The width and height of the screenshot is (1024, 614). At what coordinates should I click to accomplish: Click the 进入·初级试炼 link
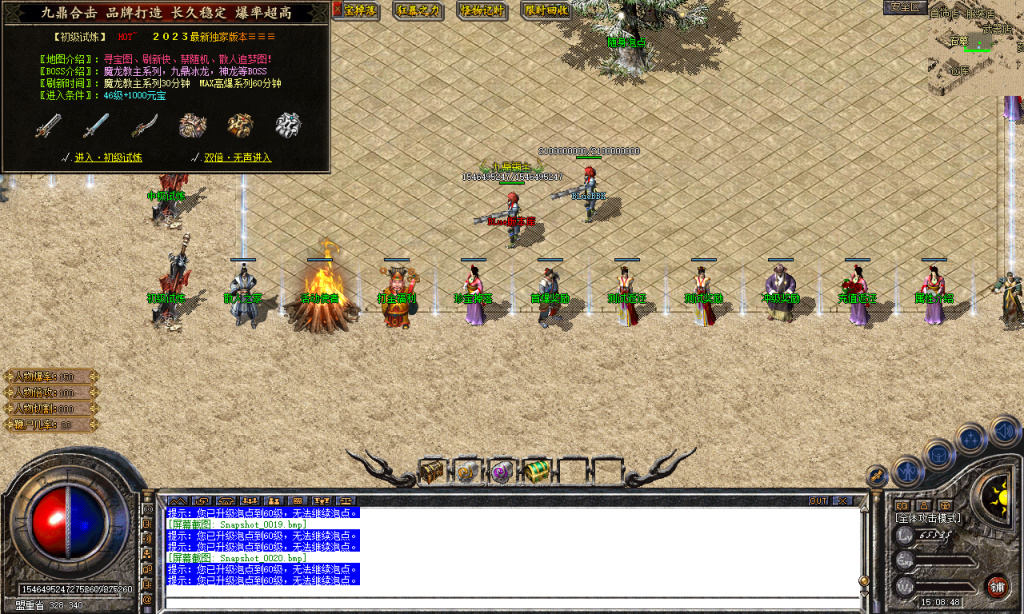point(108,157)
